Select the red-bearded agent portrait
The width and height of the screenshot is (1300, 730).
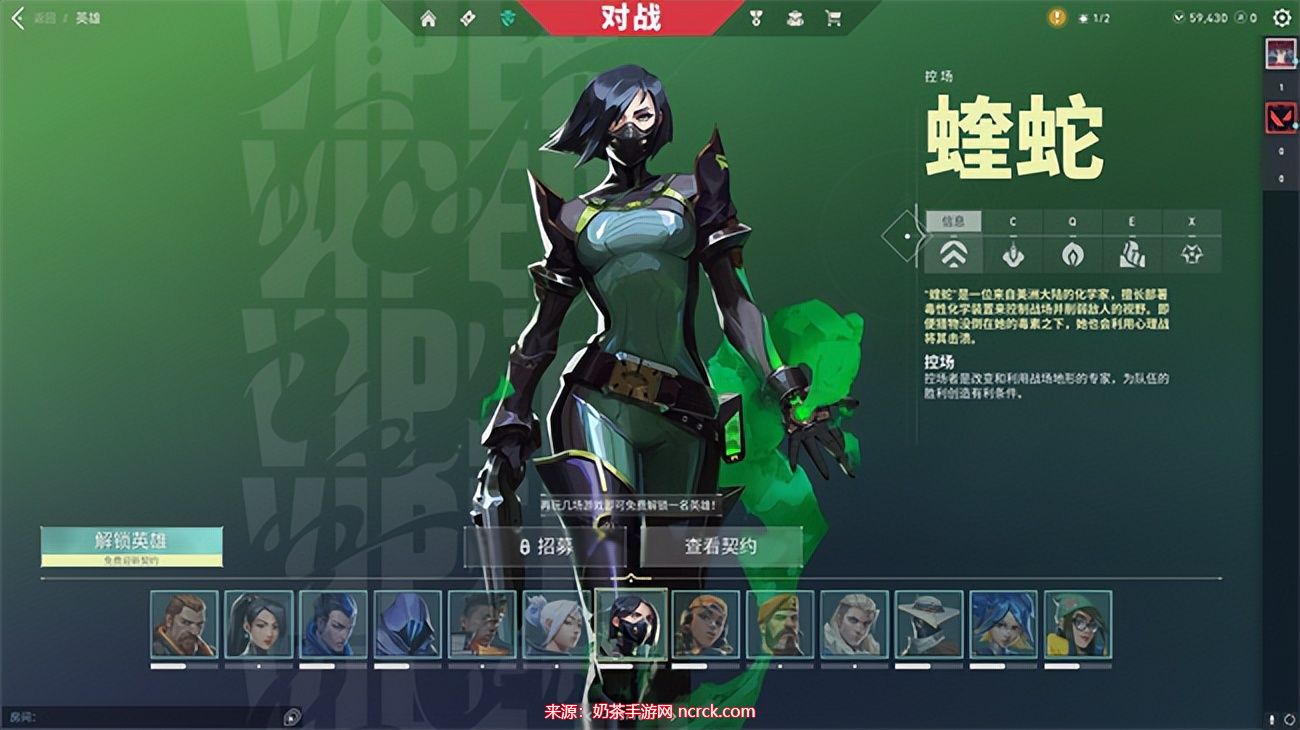[x=184, y=624]
